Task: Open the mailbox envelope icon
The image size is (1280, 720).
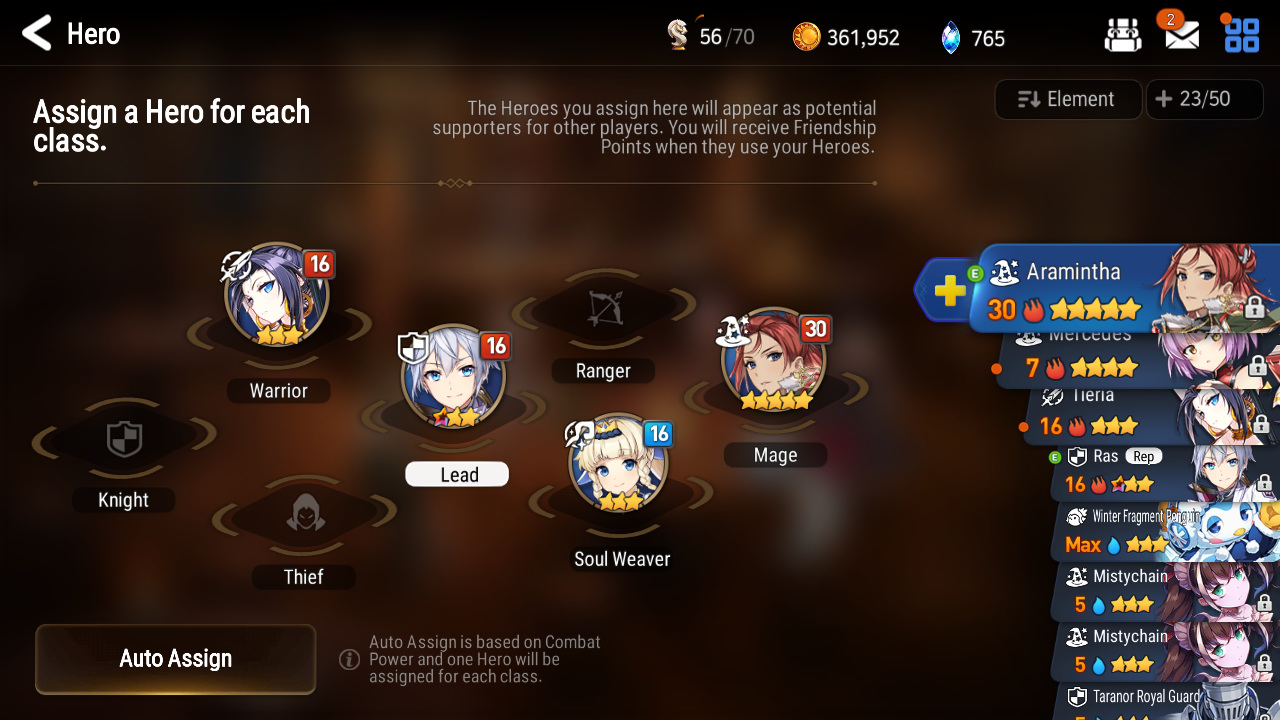Action: (1182, 37)
